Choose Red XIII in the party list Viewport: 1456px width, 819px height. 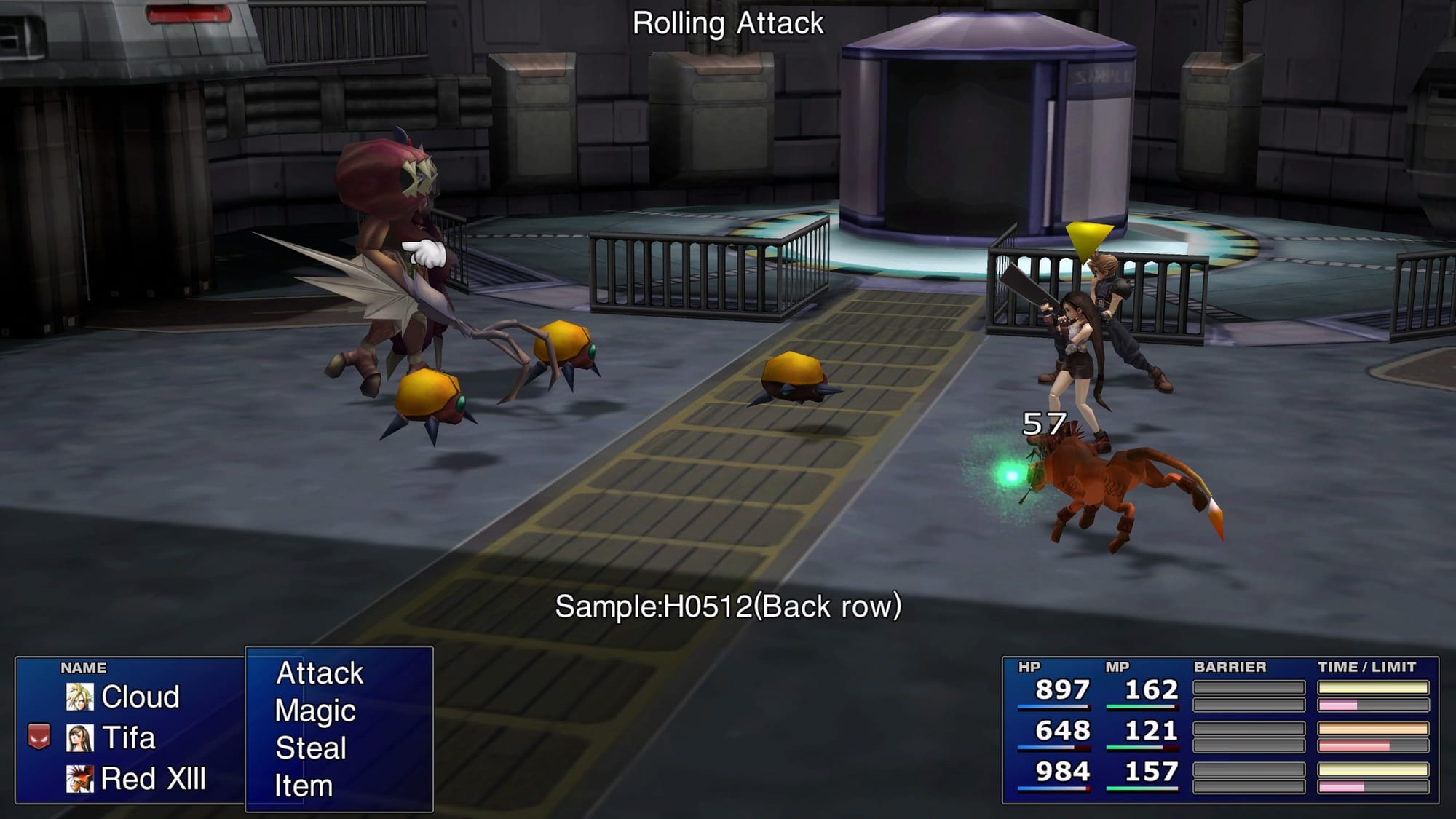(x=153, y=779)
